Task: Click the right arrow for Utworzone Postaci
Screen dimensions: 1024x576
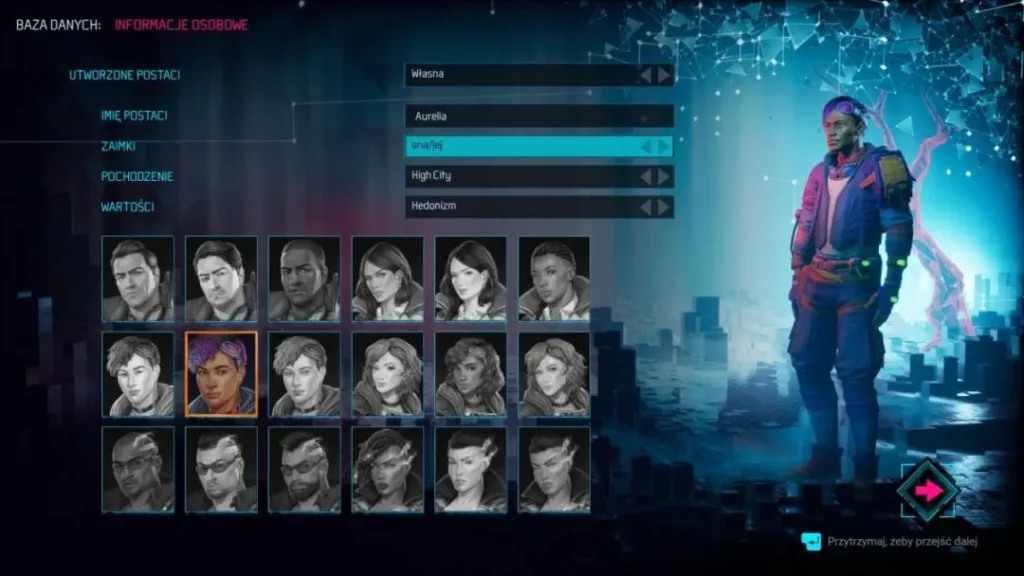Action: point(664,75)
